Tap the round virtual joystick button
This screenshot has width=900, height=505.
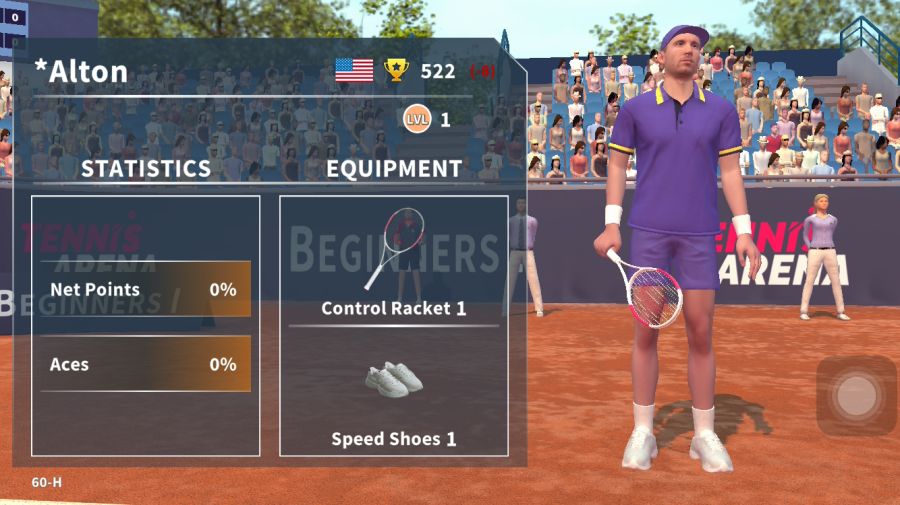856,396
